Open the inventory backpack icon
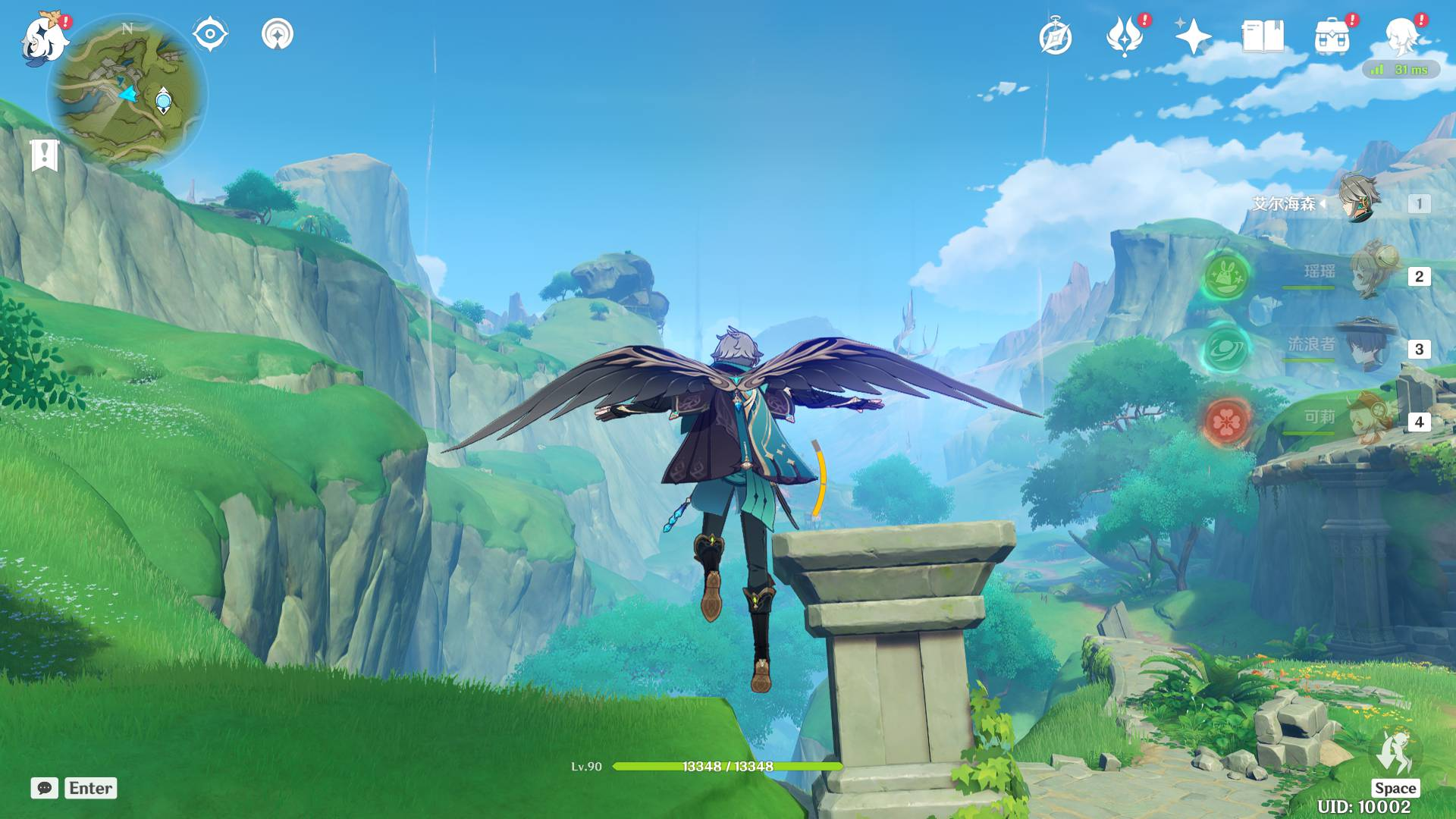 [1332, 37]
